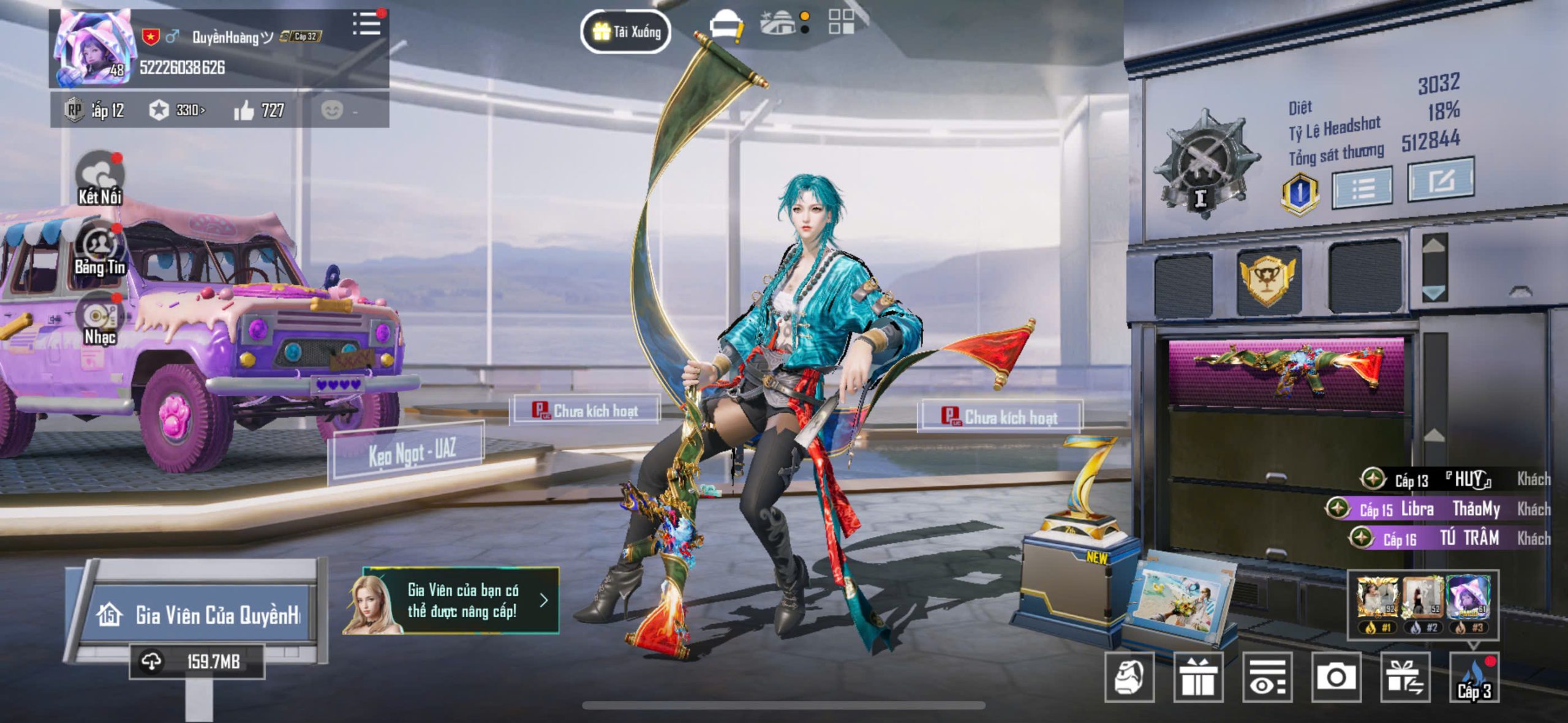Open the backpack inventory icon
Image resolution: width=1568 pixels, height=723 pixels.
tap(1129, 676)
